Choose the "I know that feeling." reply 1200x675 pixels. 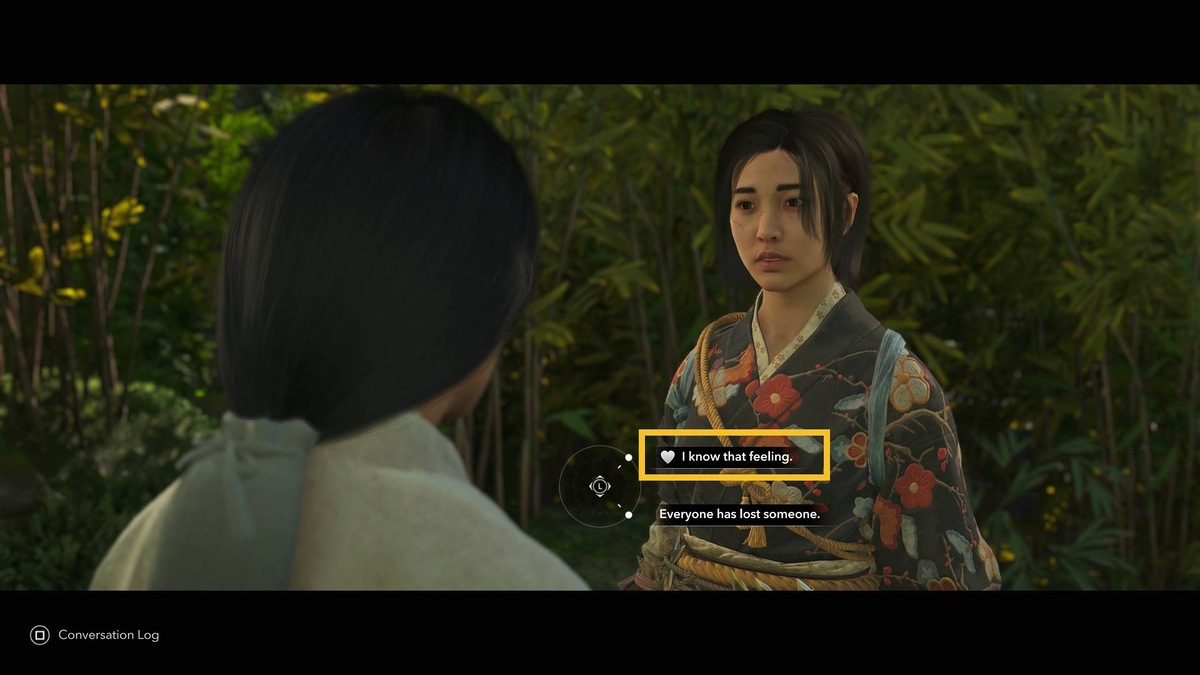click(735, 457)
